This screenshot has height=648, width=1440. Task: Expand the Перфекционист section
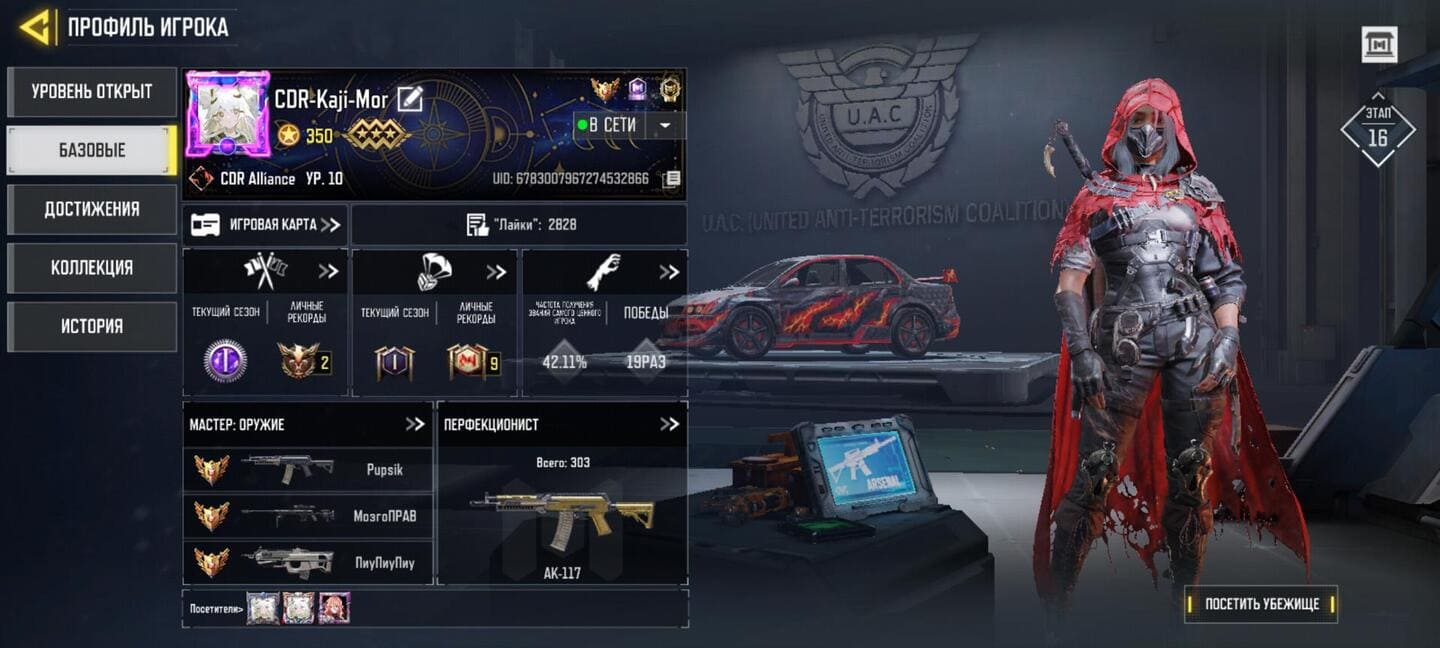click(669, 424)
